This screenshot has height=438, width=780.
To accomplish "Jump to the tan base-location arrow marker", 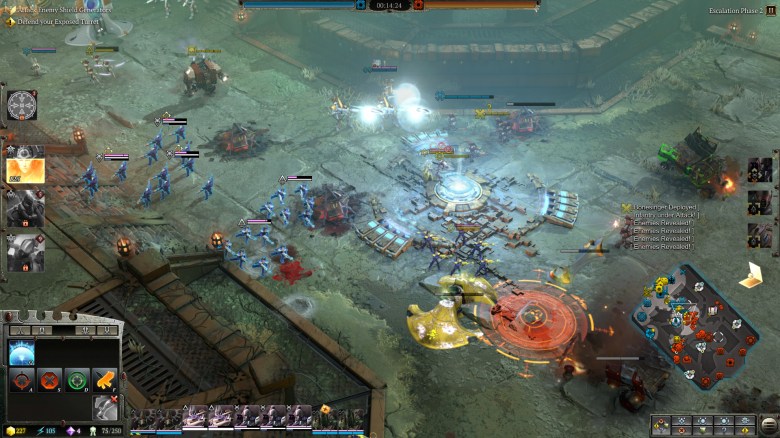I will (x=751, y=274).
